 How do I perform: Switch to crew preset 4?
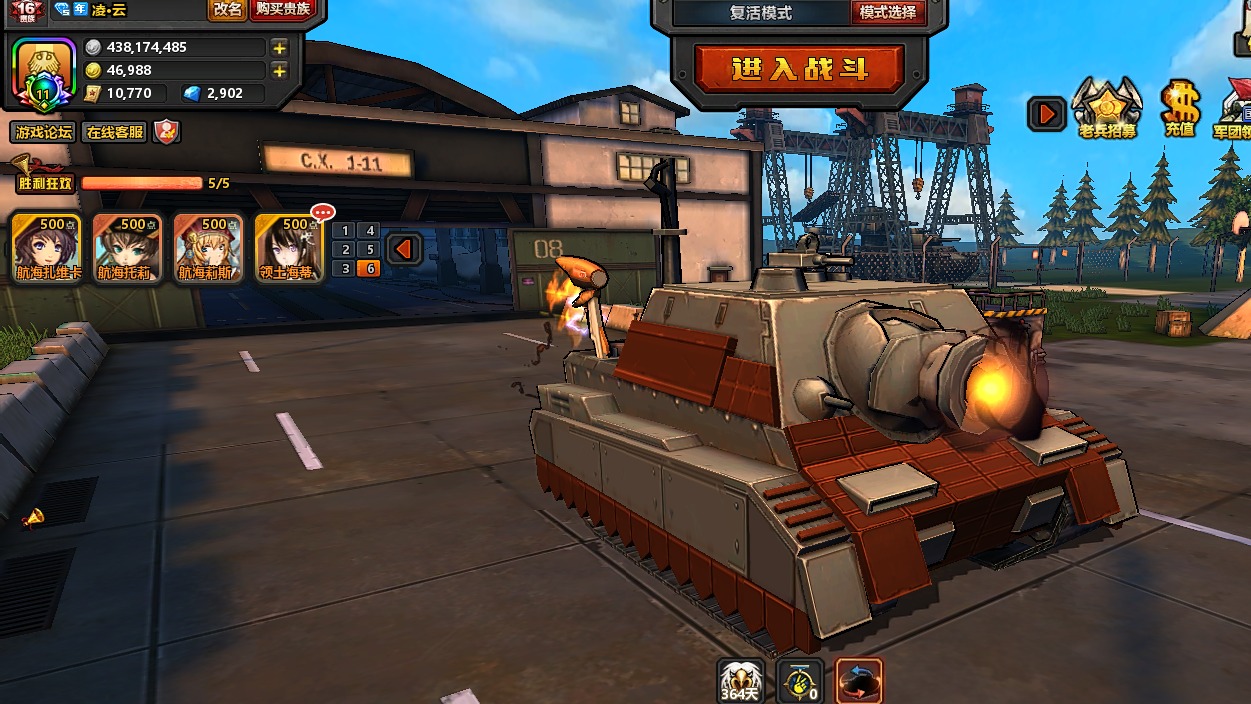click(x=370, y=231)
